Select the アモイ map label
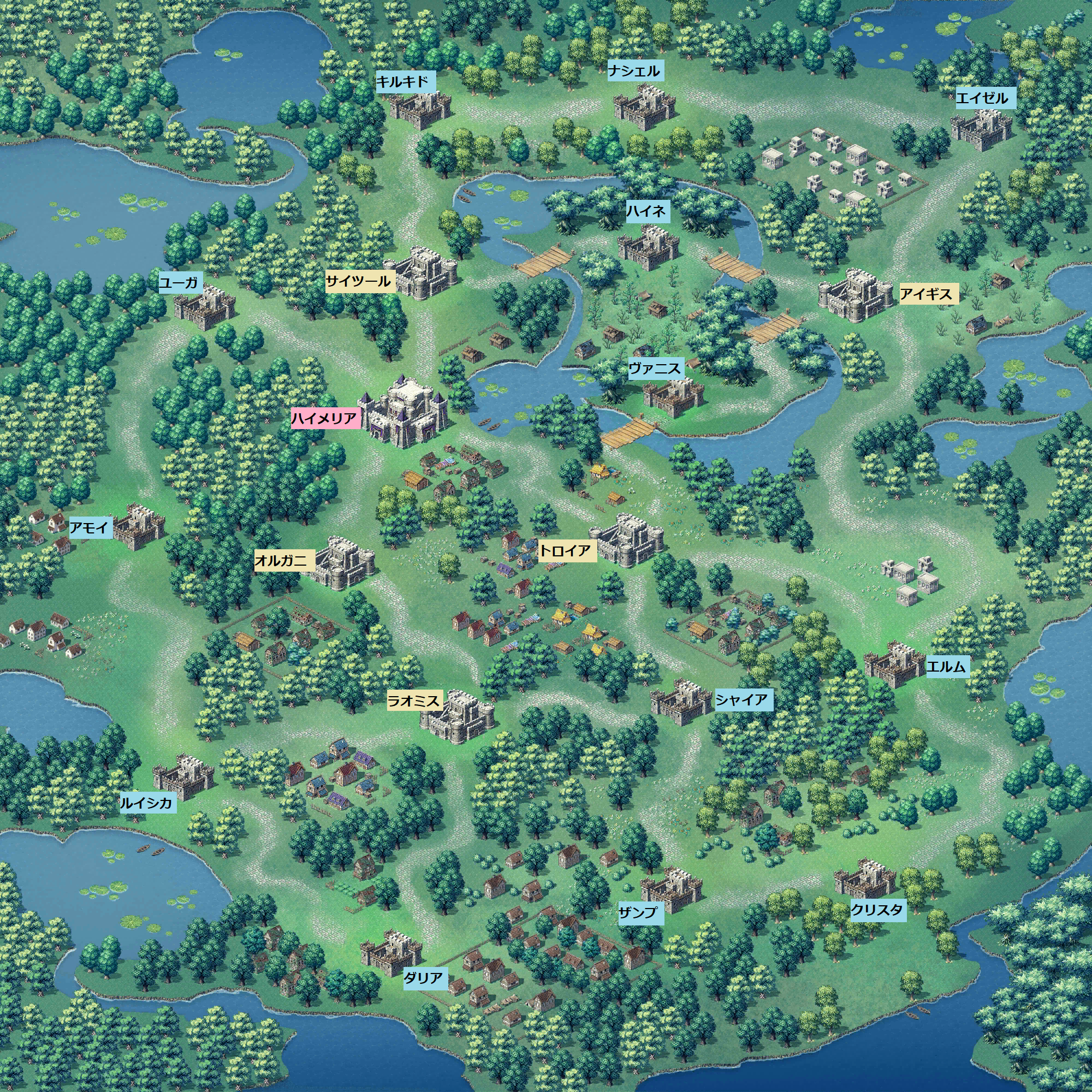 tap(90, 529)
